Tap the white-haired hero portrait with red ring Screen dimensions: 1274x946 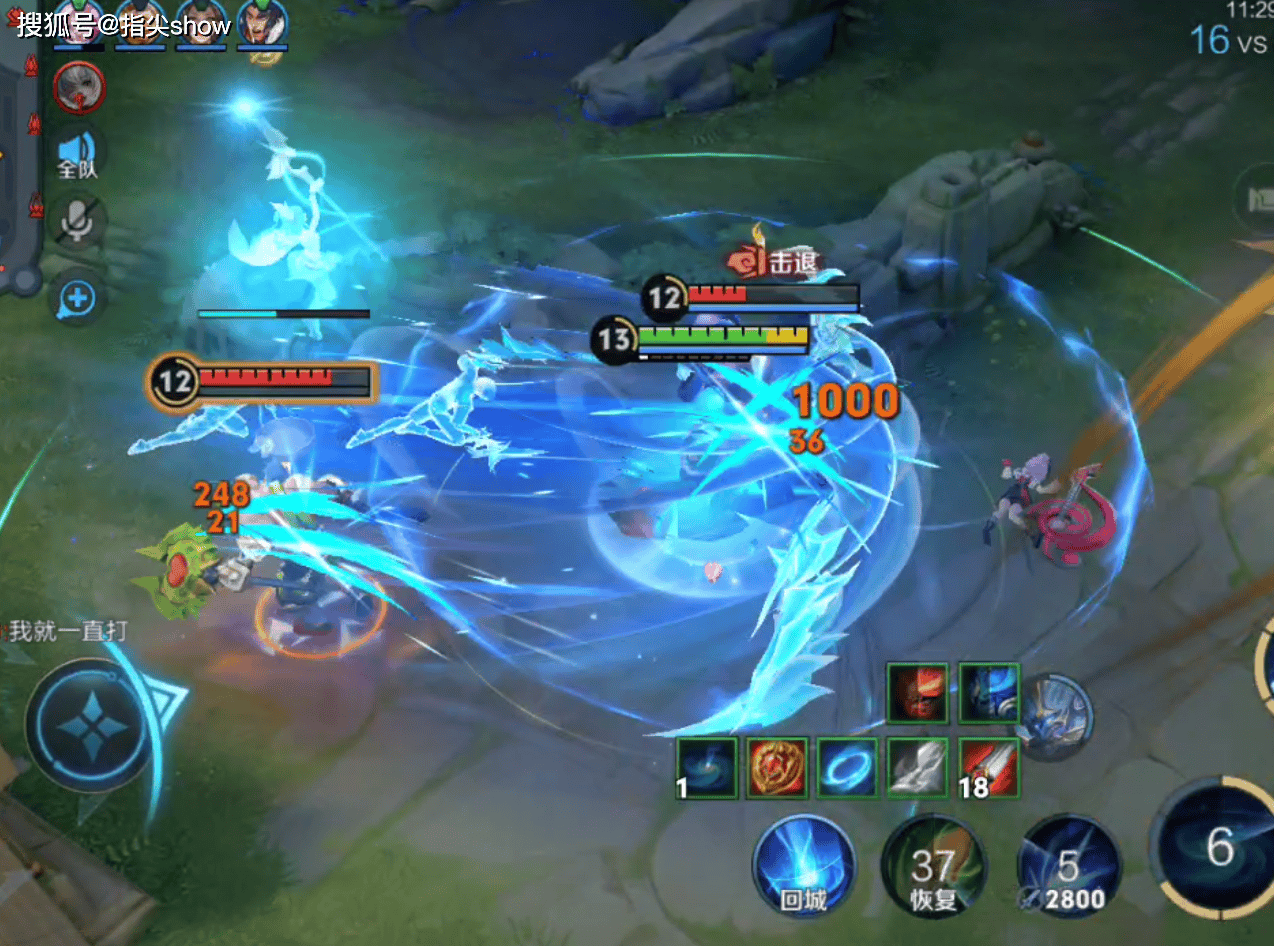pos(79,86)
